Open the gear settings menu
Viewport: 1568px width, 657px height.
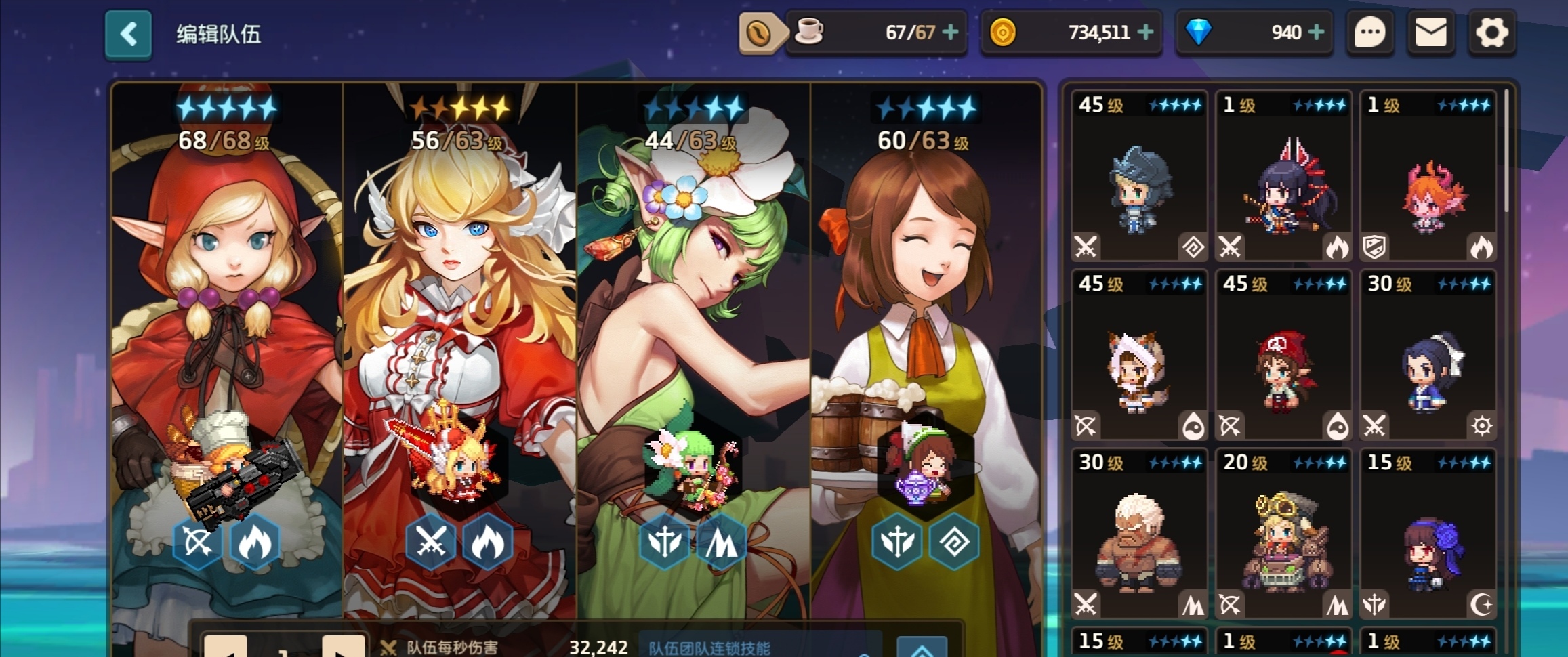1491,32
